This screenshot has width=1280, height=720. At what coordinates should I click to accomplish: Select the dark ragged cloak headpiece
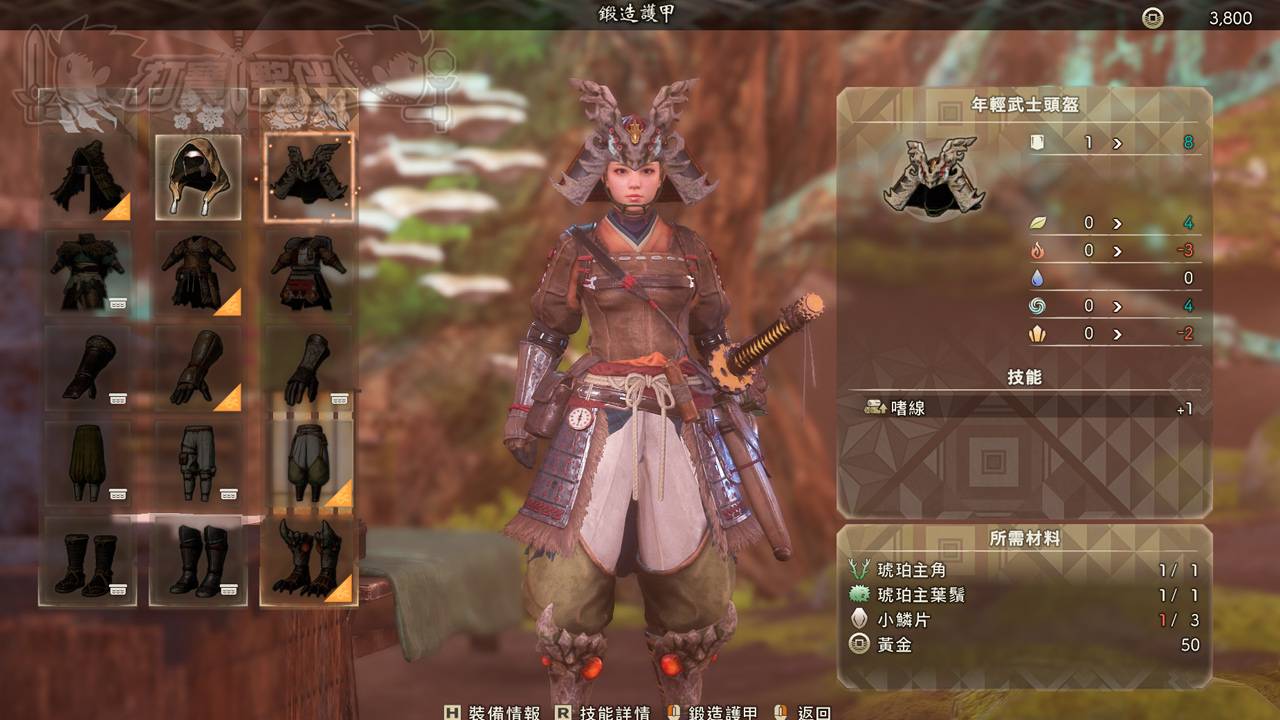pyautogui.click(x=88, y=177)
